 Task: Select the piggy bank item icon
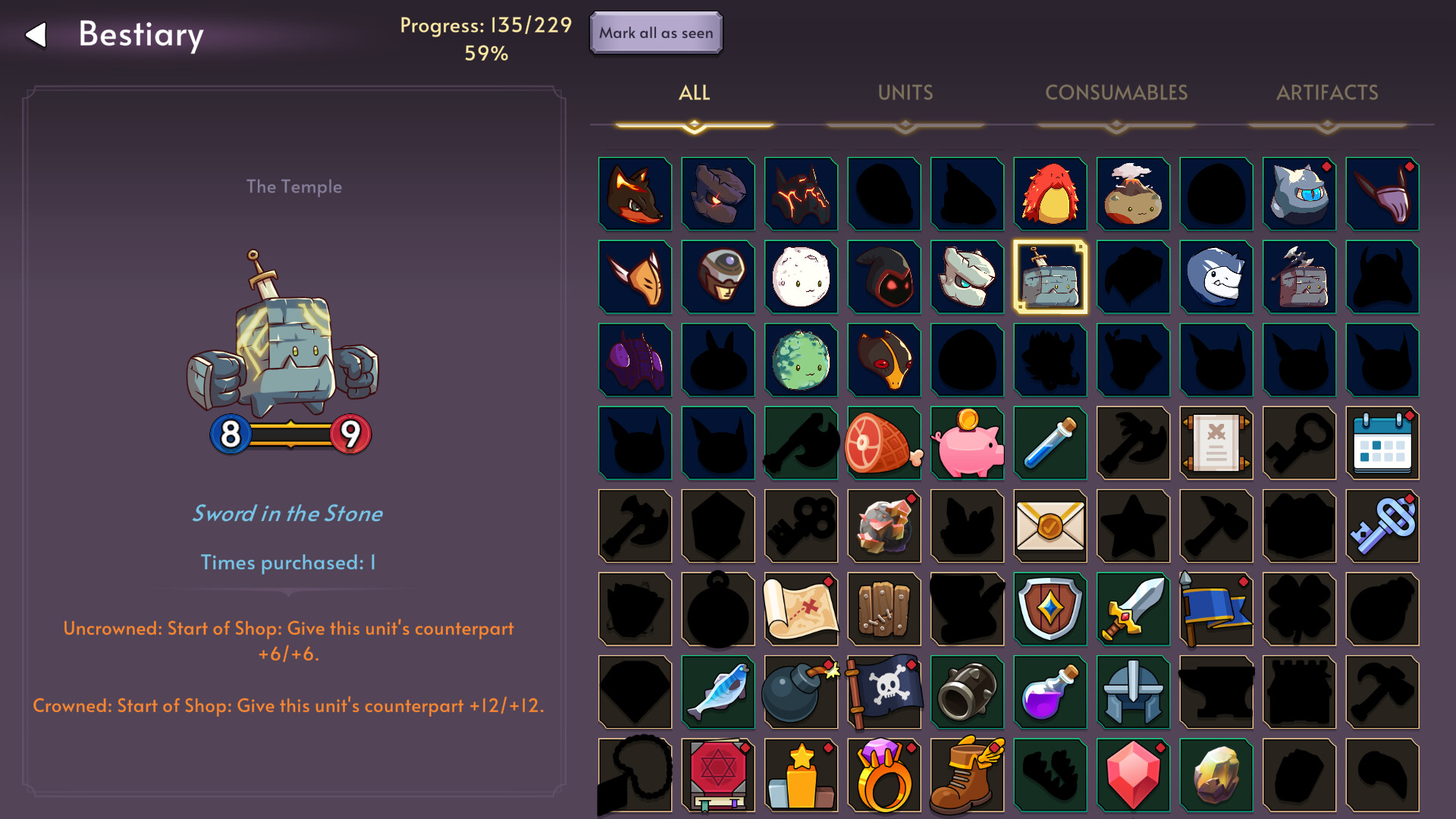pyautogui.click(x=967, y=443)
